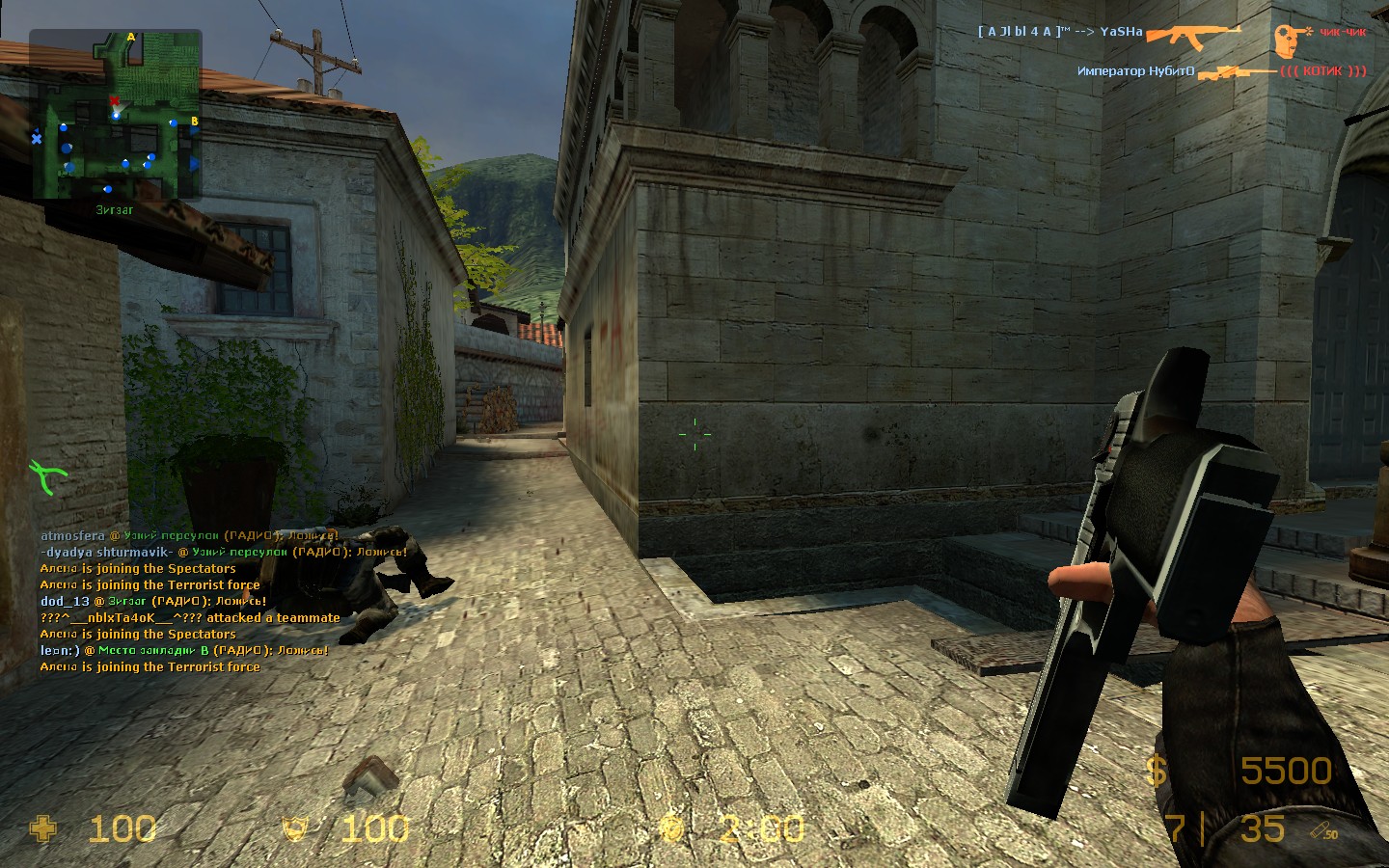Select the "attacked a teammate" chat line
The image size is (1389, 868).
pos(190,617)
